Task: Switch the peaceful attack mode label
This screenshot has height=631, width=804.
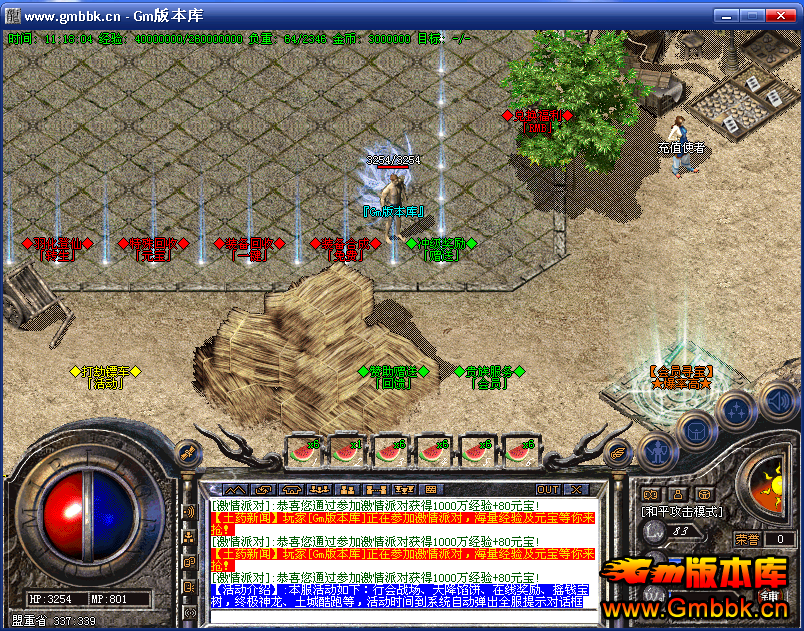Action: pyautogui.click(x=681, y=512)
